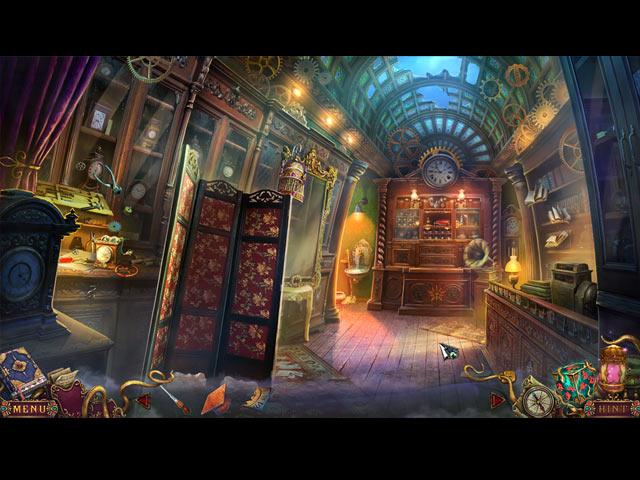Open the compass map
Image resolution: width=640 pixels, height=480 pixels.
(539, 399)
